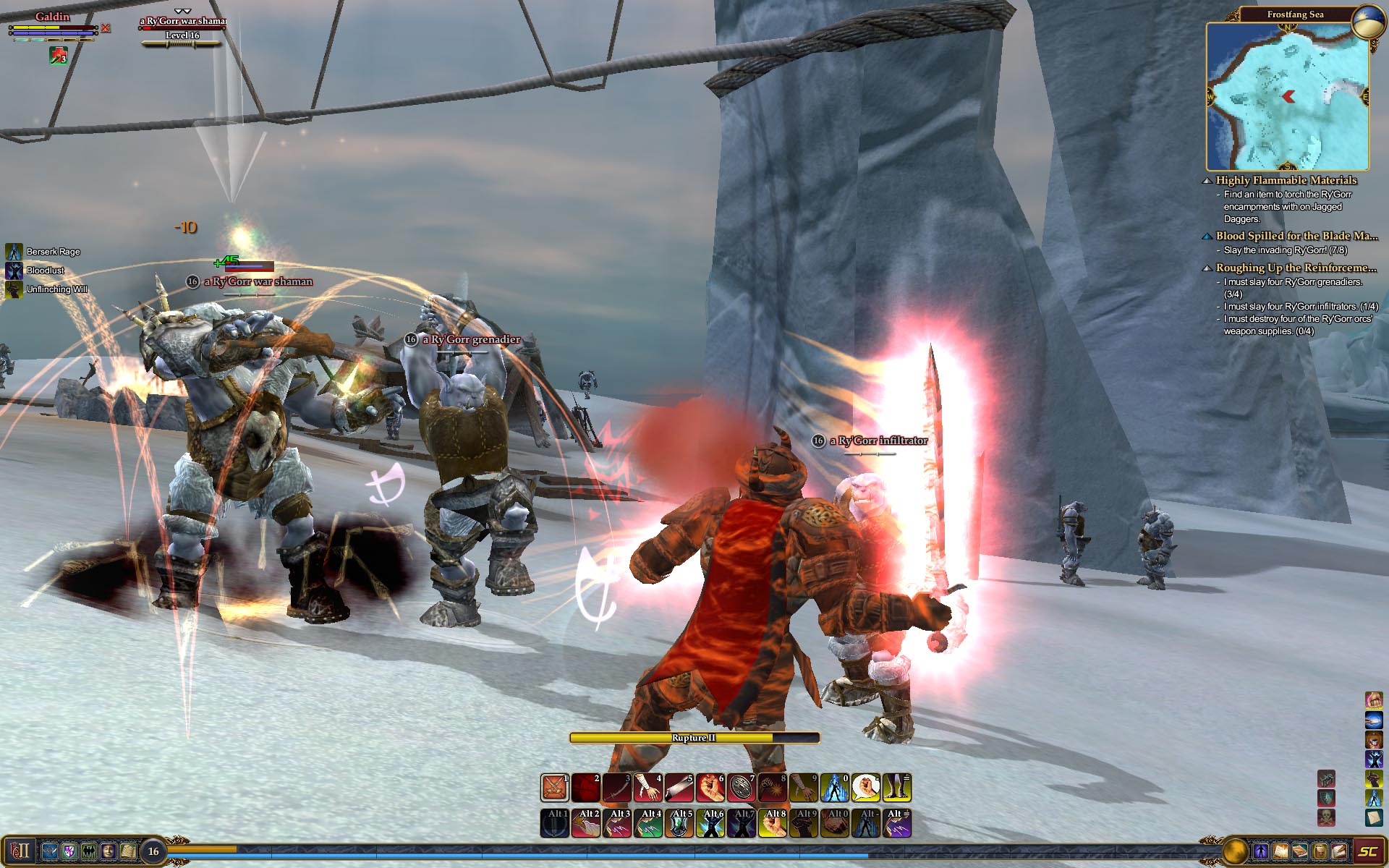Click the Frostfang Sea minimap
Viewport: 1389px width, 868px height.
pyautogui.click(x=1287, y=96)
